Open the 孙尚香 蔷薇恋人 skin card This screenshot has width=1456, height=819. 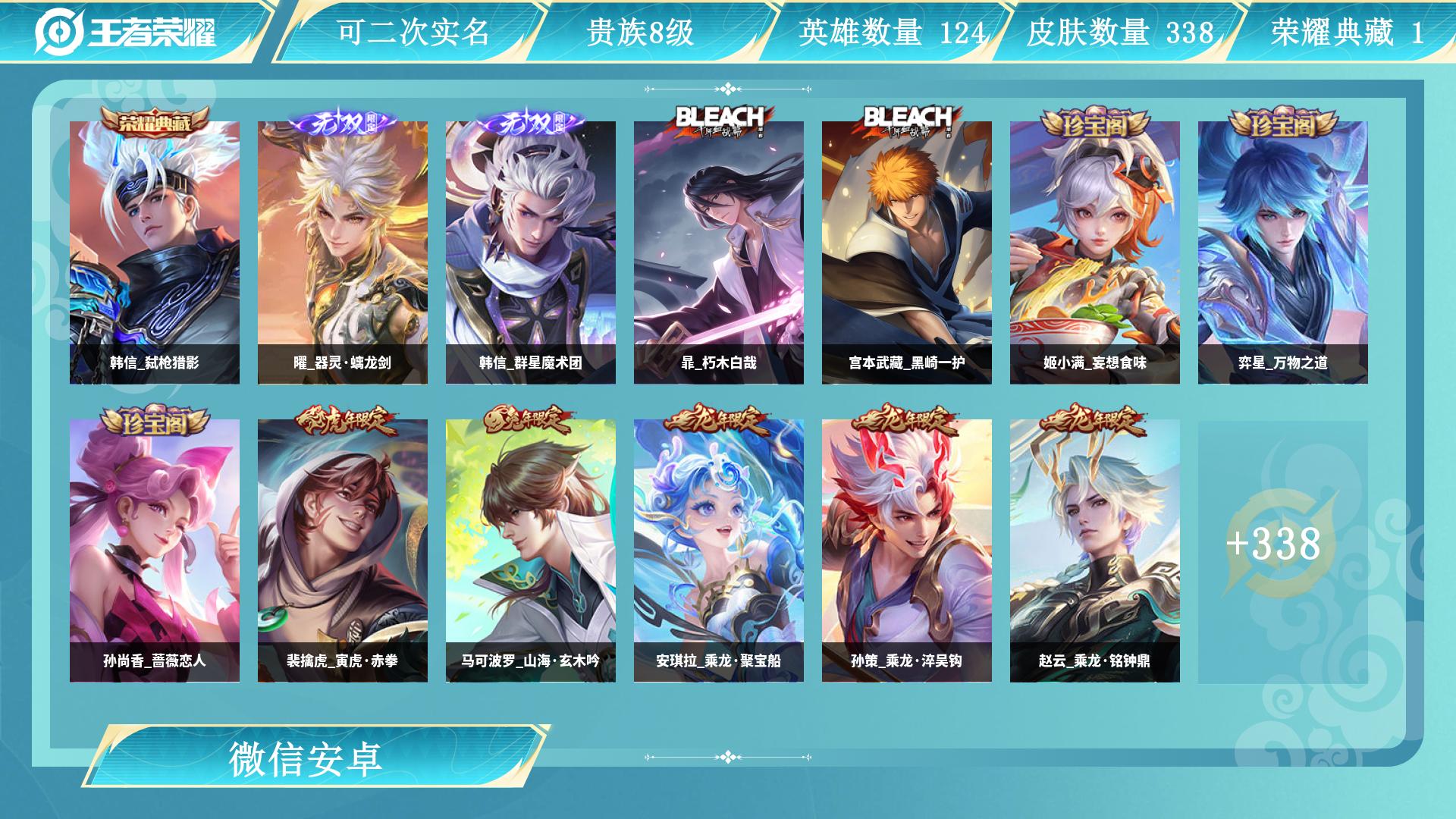point(155,551)
